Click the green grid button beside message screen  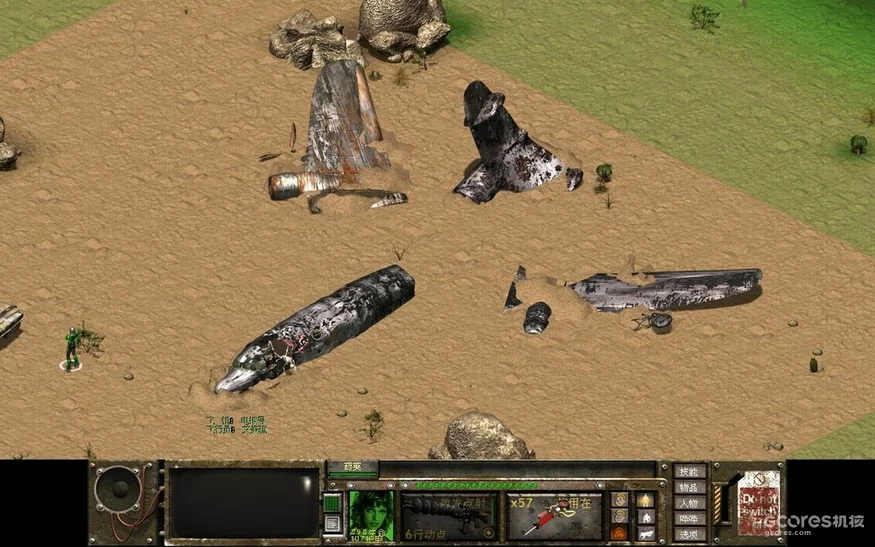[333, 501]
